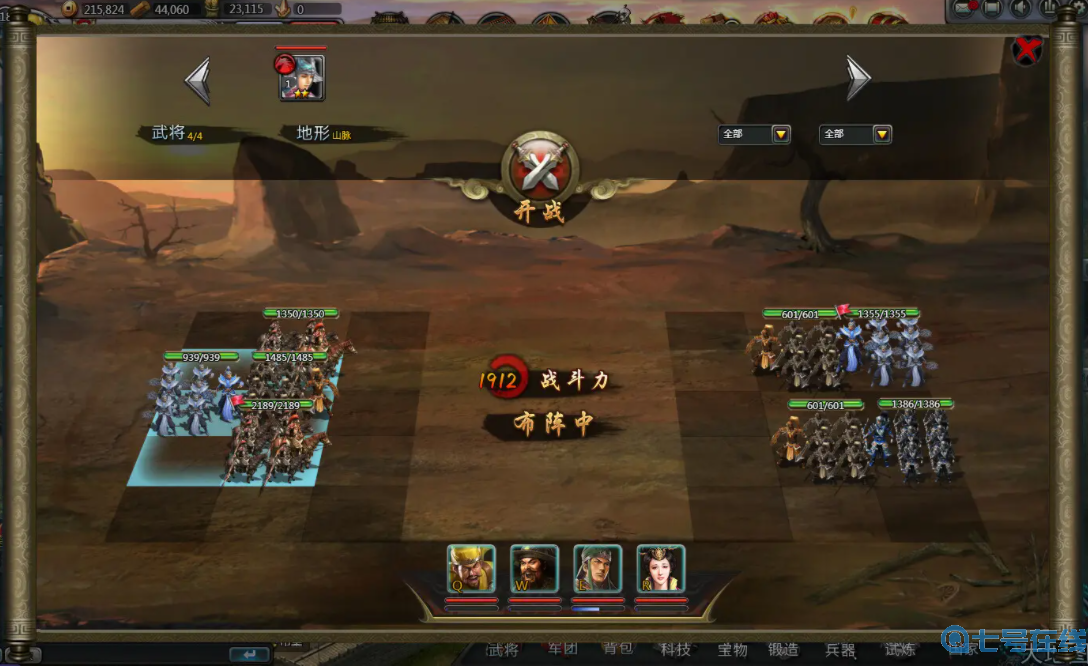
Task: Open the 宝物 treasures menu
Action: (x=732, y=650)
